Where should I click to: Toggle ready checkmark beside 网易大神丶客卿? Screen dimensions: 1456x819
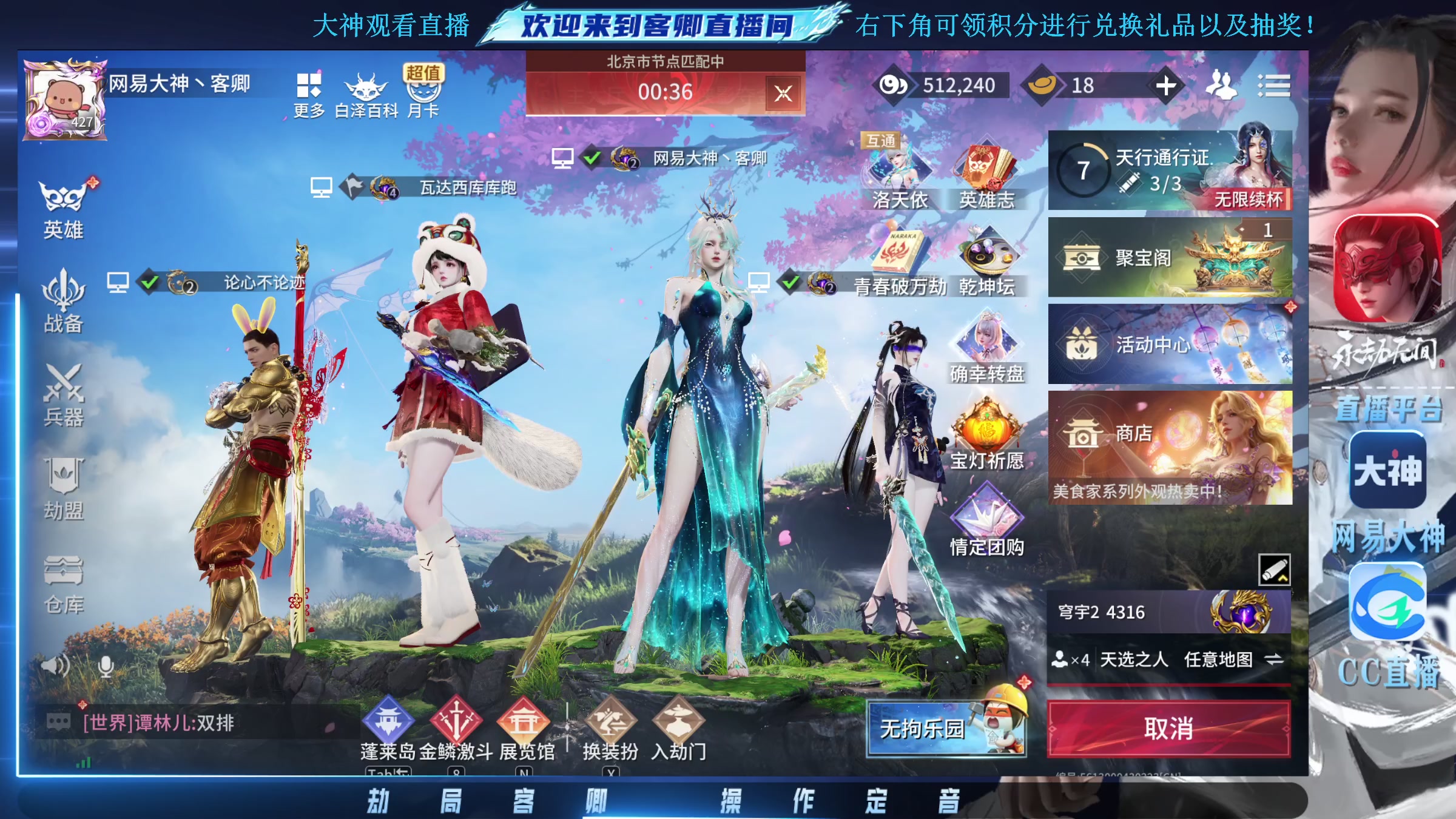click(x=590, y=157)
